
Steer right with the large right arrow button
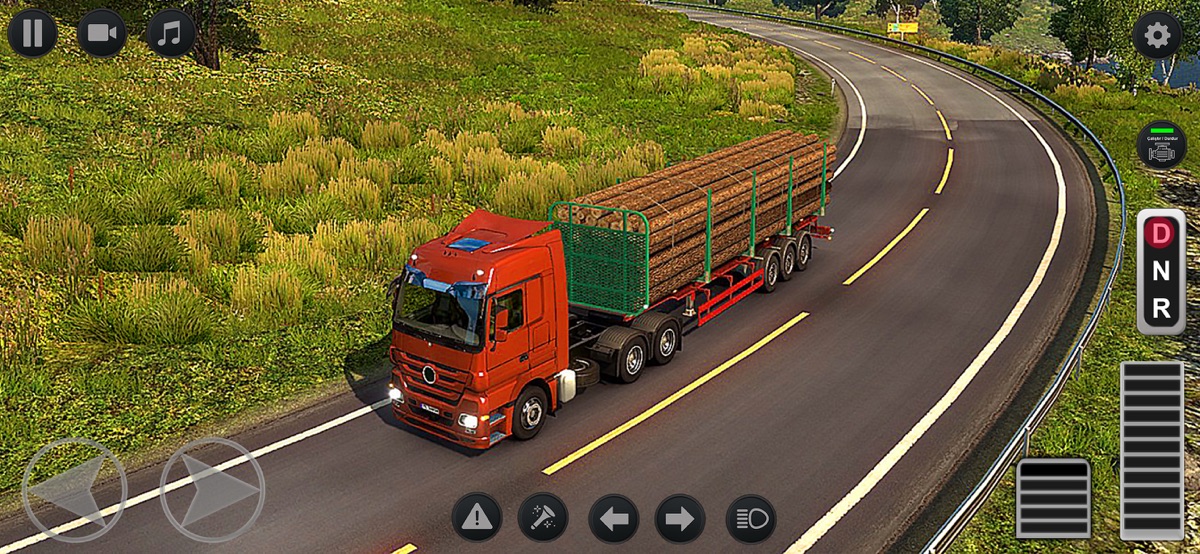click(212, 489)
